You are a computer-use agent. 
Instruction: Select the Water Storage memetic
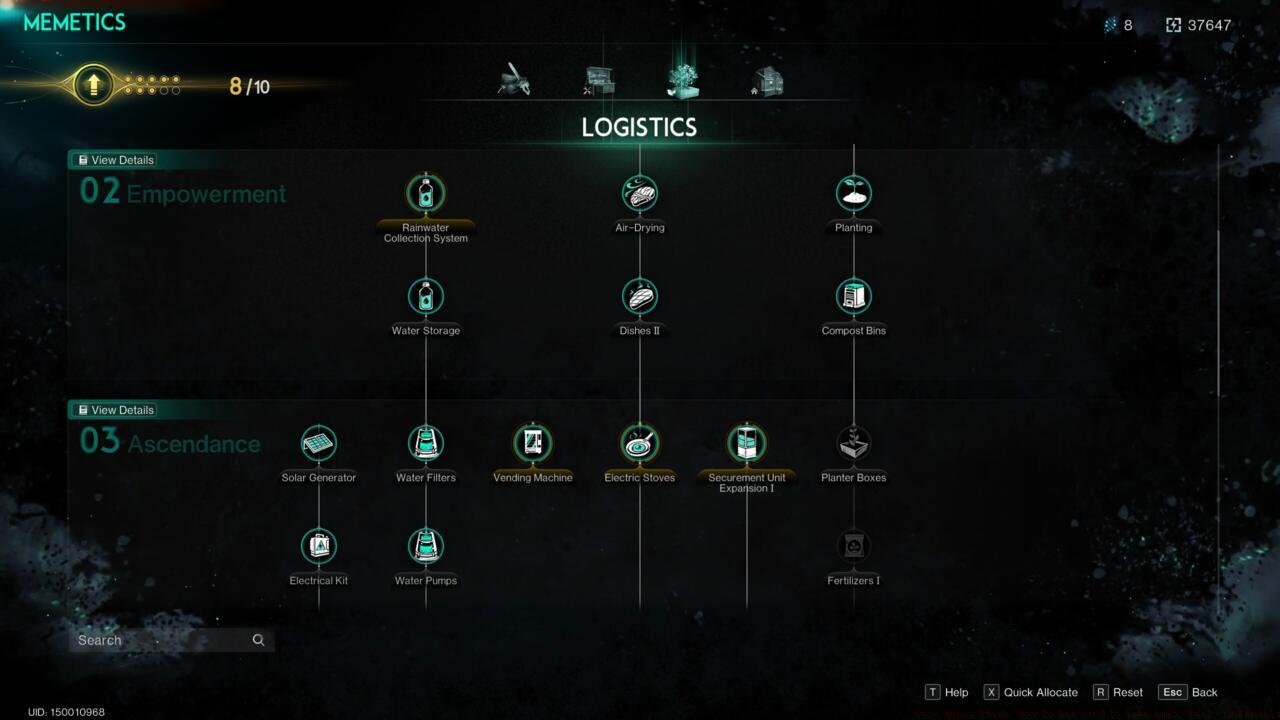[425, 296]
